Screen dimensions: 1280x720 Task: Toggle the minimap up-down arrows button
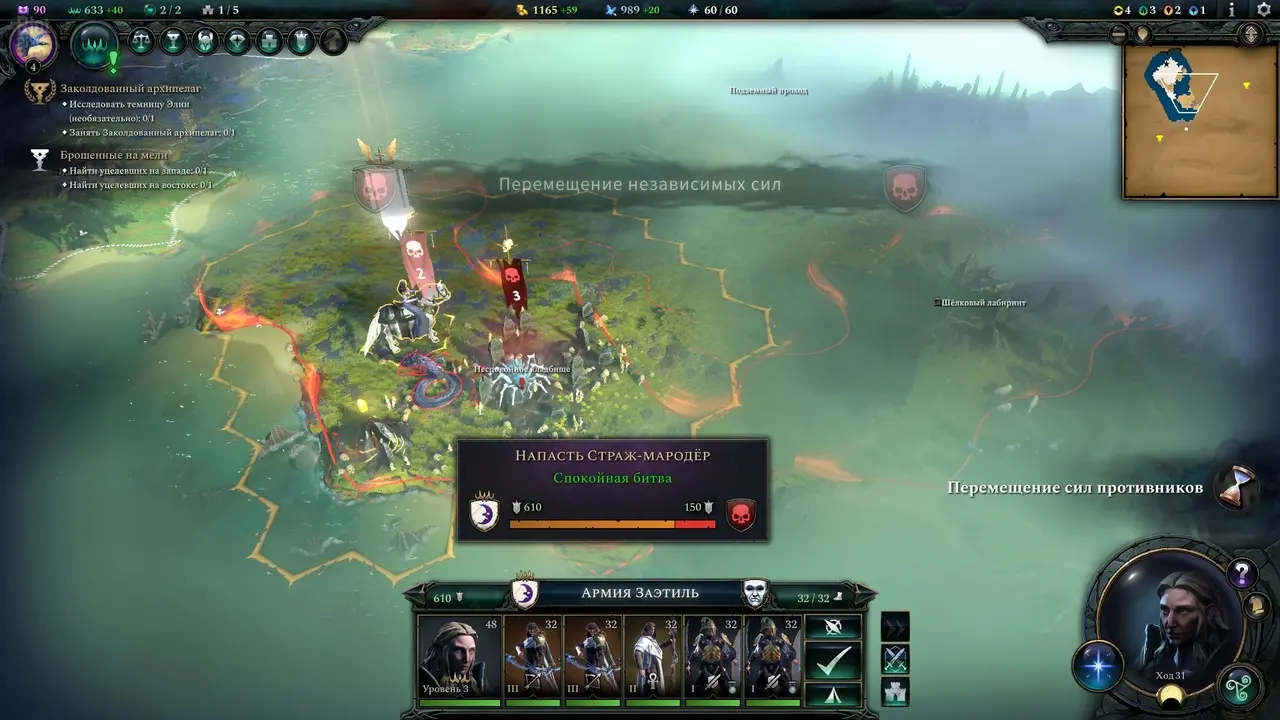[1249, 33]
